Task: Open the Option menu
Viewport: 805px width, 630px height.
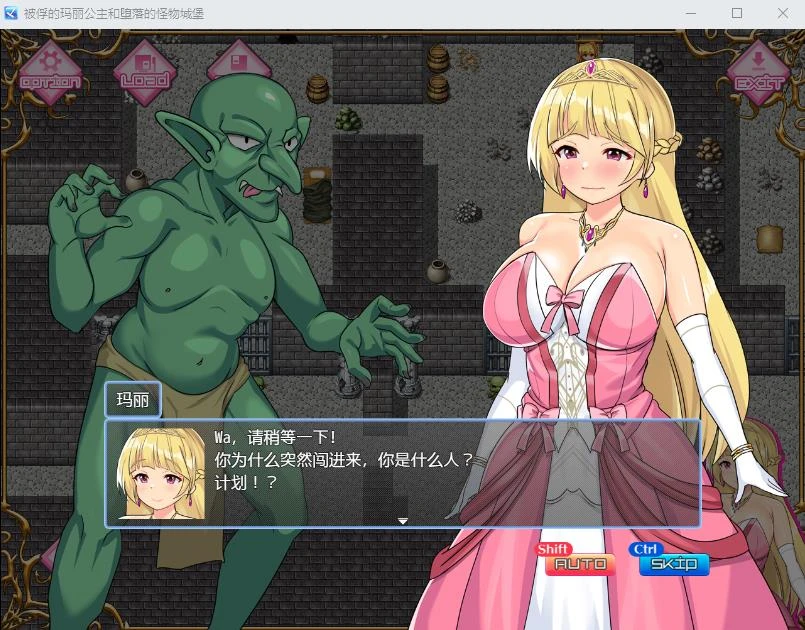Action: pyautogui.click(x=50, y=72)
